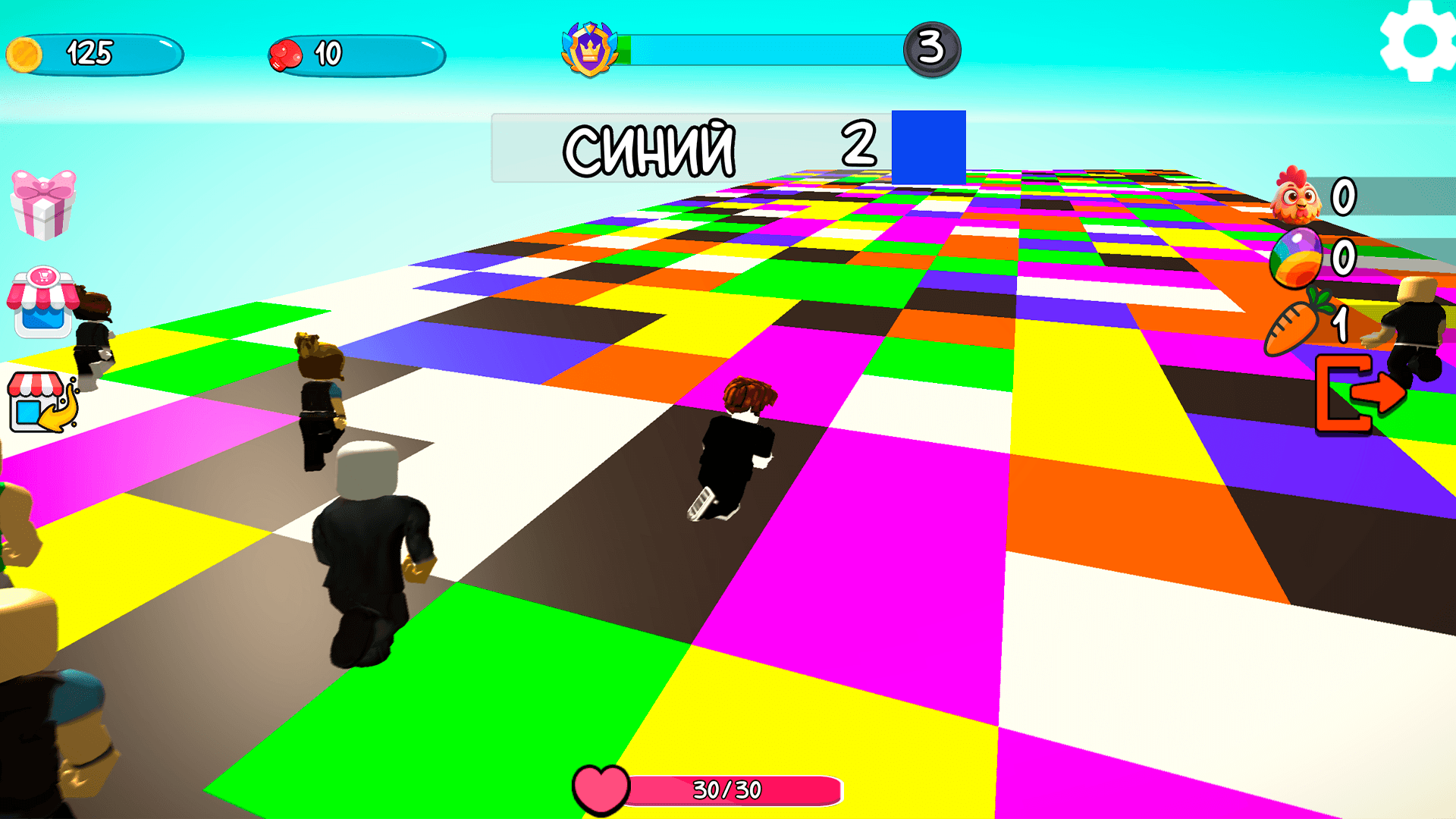
Task: Click the blue color swatch cube
Action: 928,144
